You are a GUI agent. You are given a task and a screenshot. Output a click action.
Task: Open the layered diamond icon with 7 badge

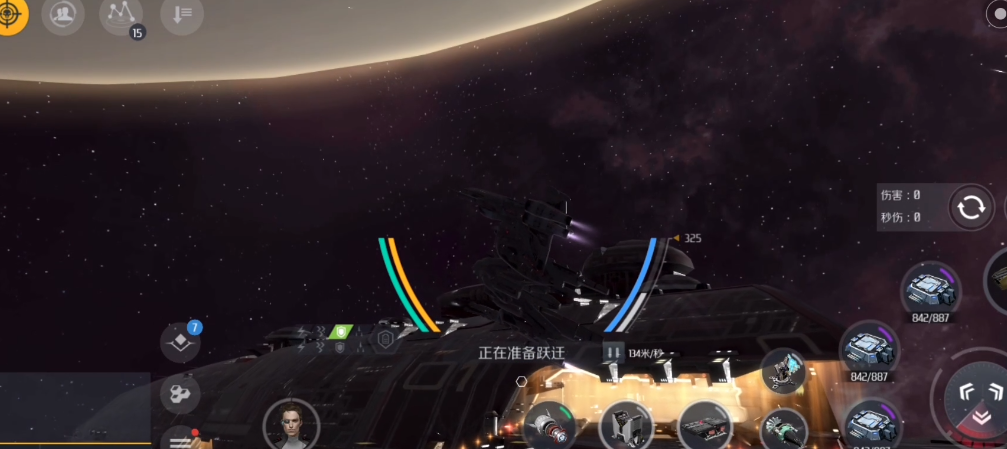pyautogui.click(x=180, y=342)
